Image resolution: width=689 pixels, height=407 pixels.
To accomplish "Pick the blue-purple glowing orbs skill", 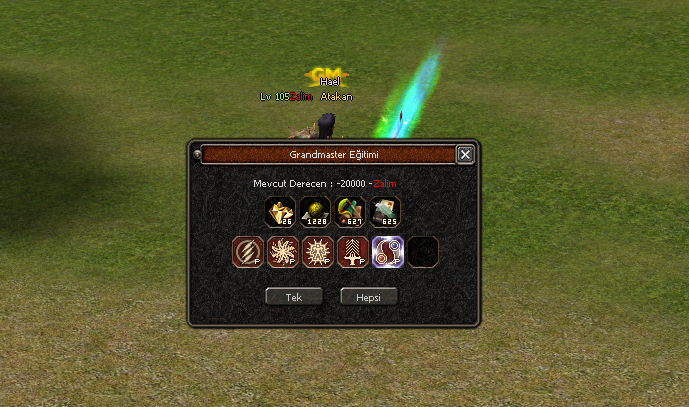I will [388, 252].
